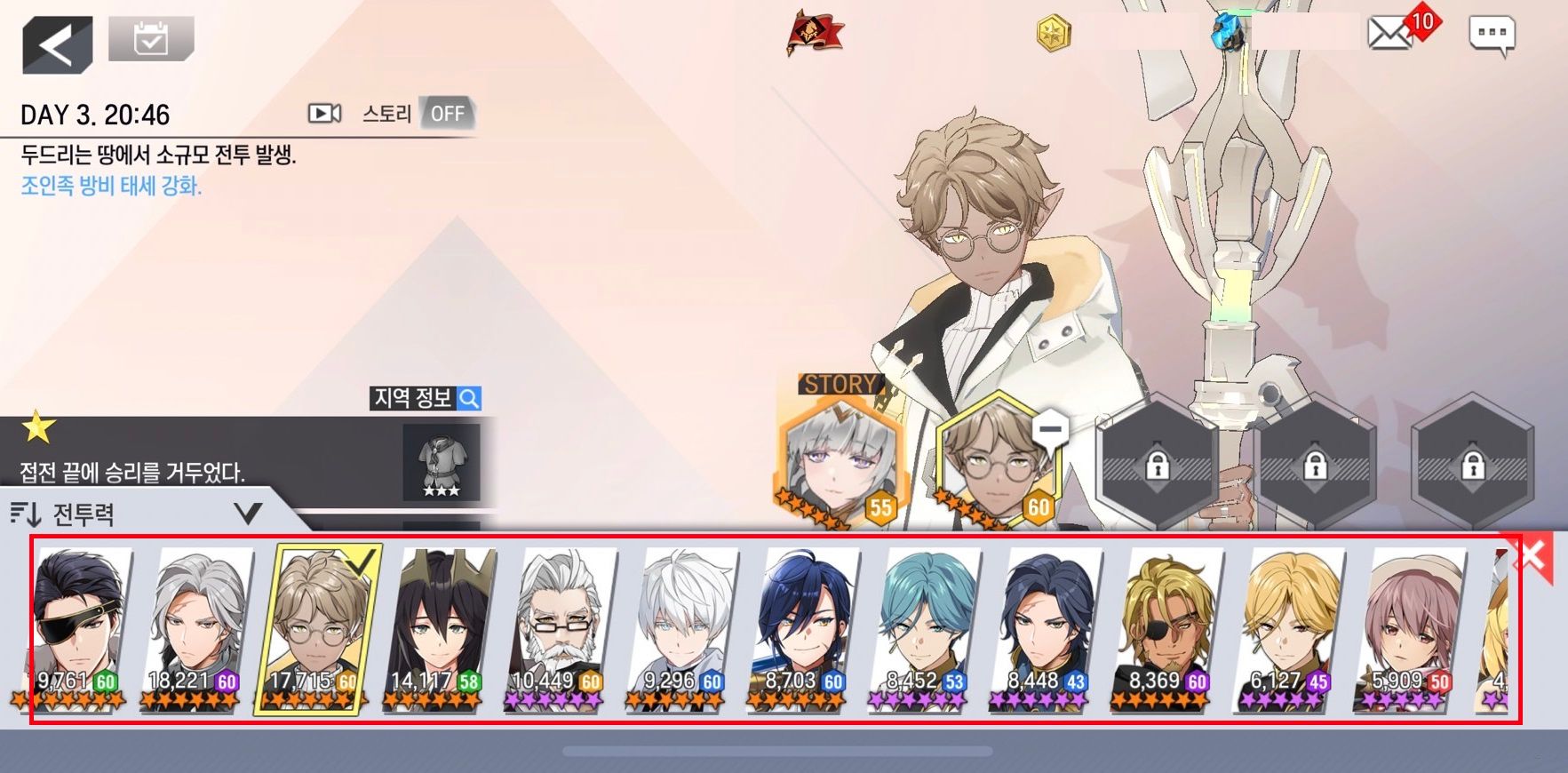
Task: Toggle the story OFF switch
Action: (446, 114)
